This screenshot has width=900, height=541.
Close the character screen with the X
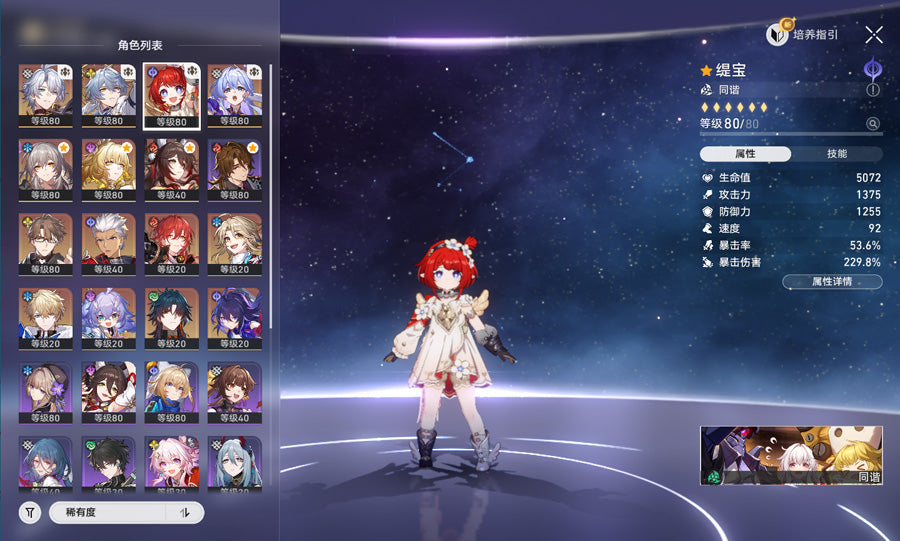[x=874, y=35]
